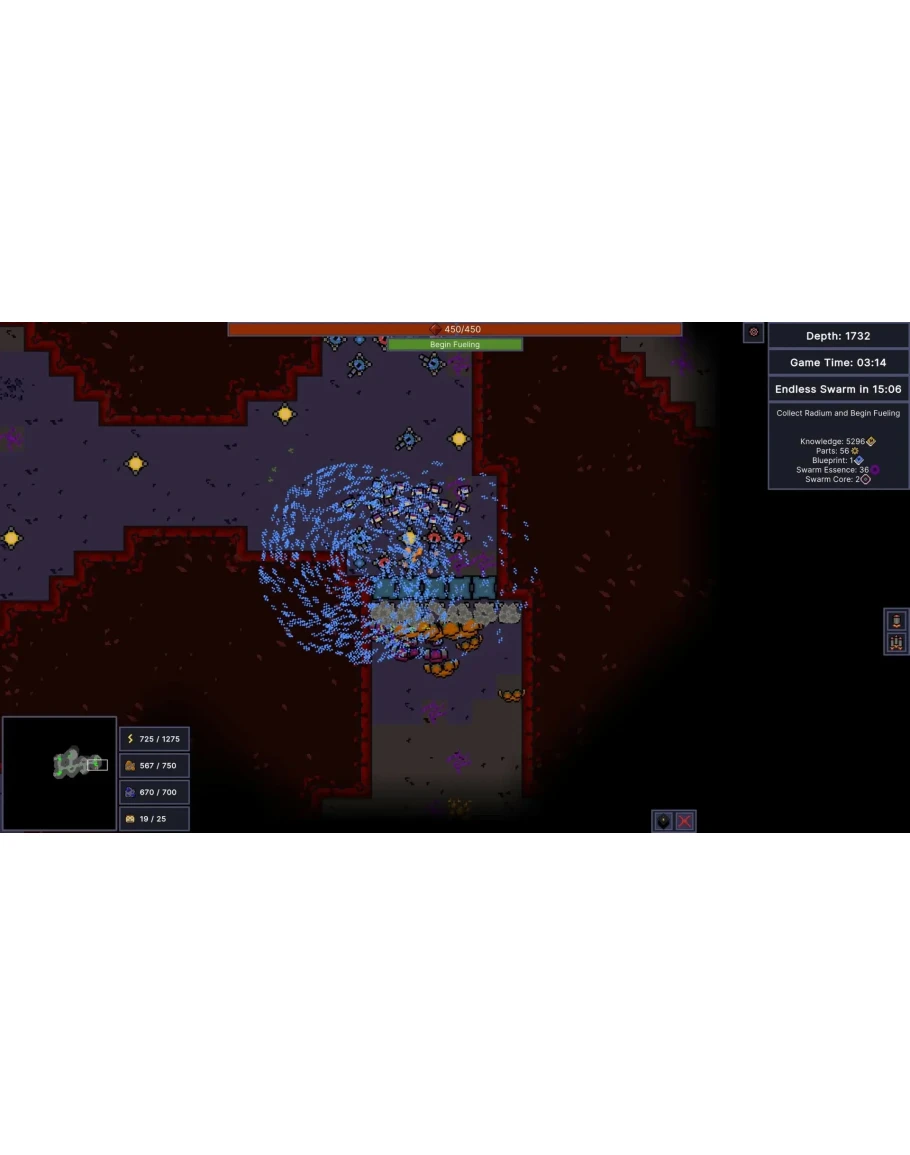Select the dark gem icon button
This screenshot has height=1155, width=910.
663,821
